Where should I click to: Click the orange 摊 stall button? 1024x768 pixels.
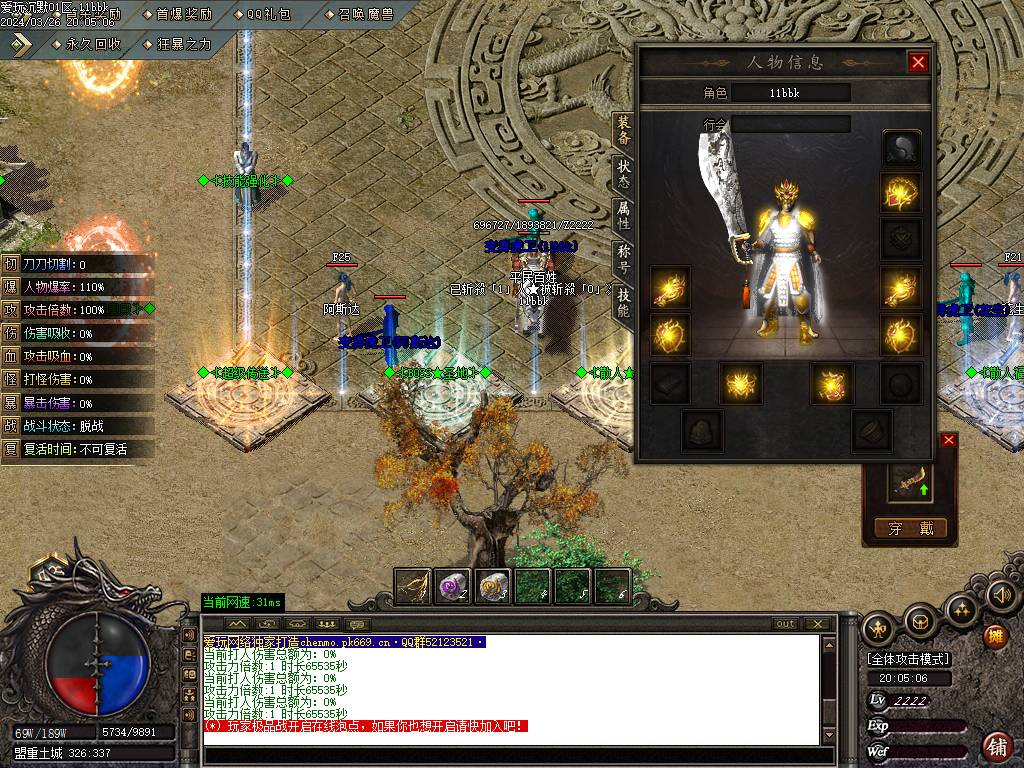995,635
